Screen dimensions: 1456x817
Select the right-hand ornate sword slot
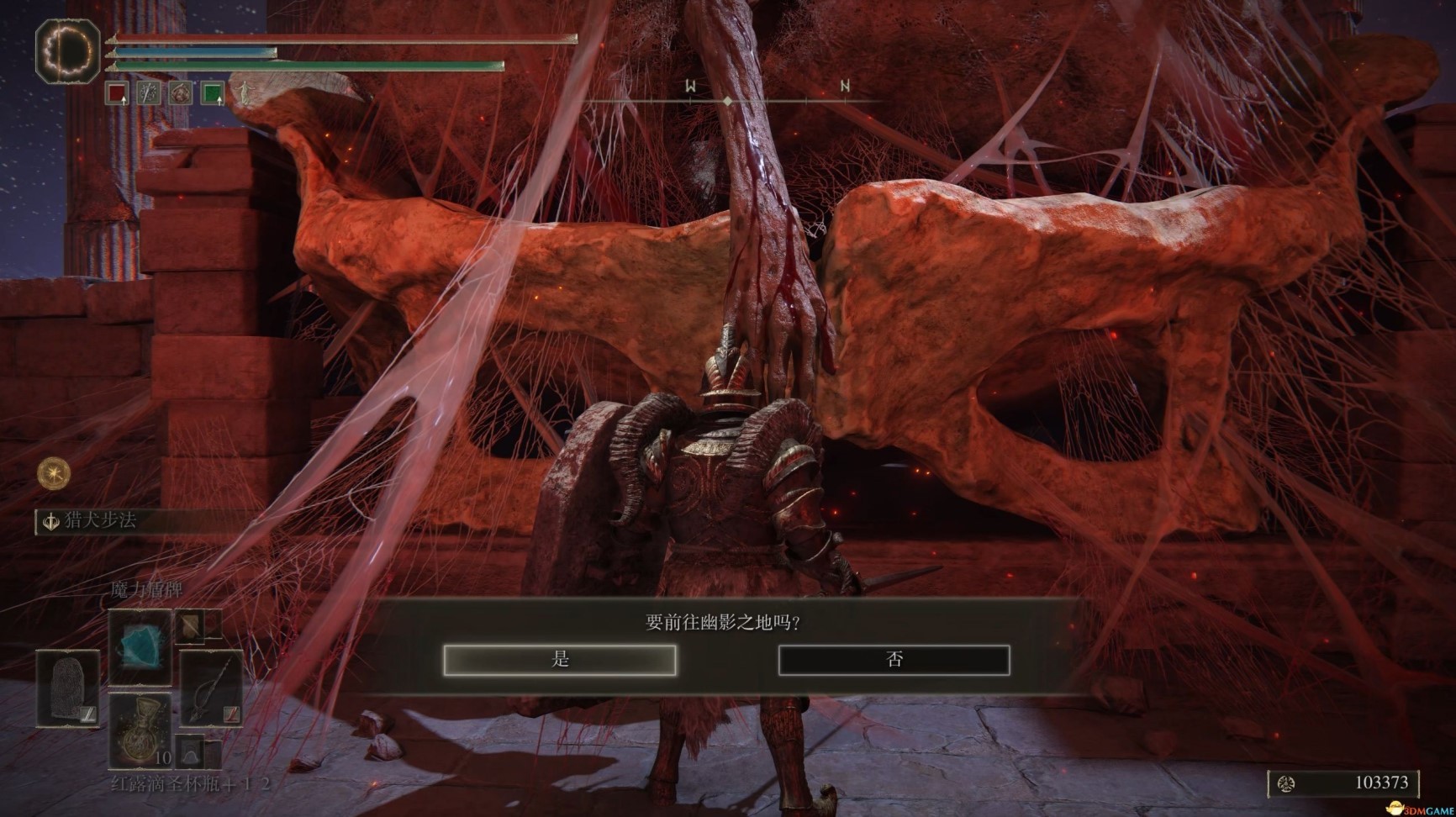point(210,689)
